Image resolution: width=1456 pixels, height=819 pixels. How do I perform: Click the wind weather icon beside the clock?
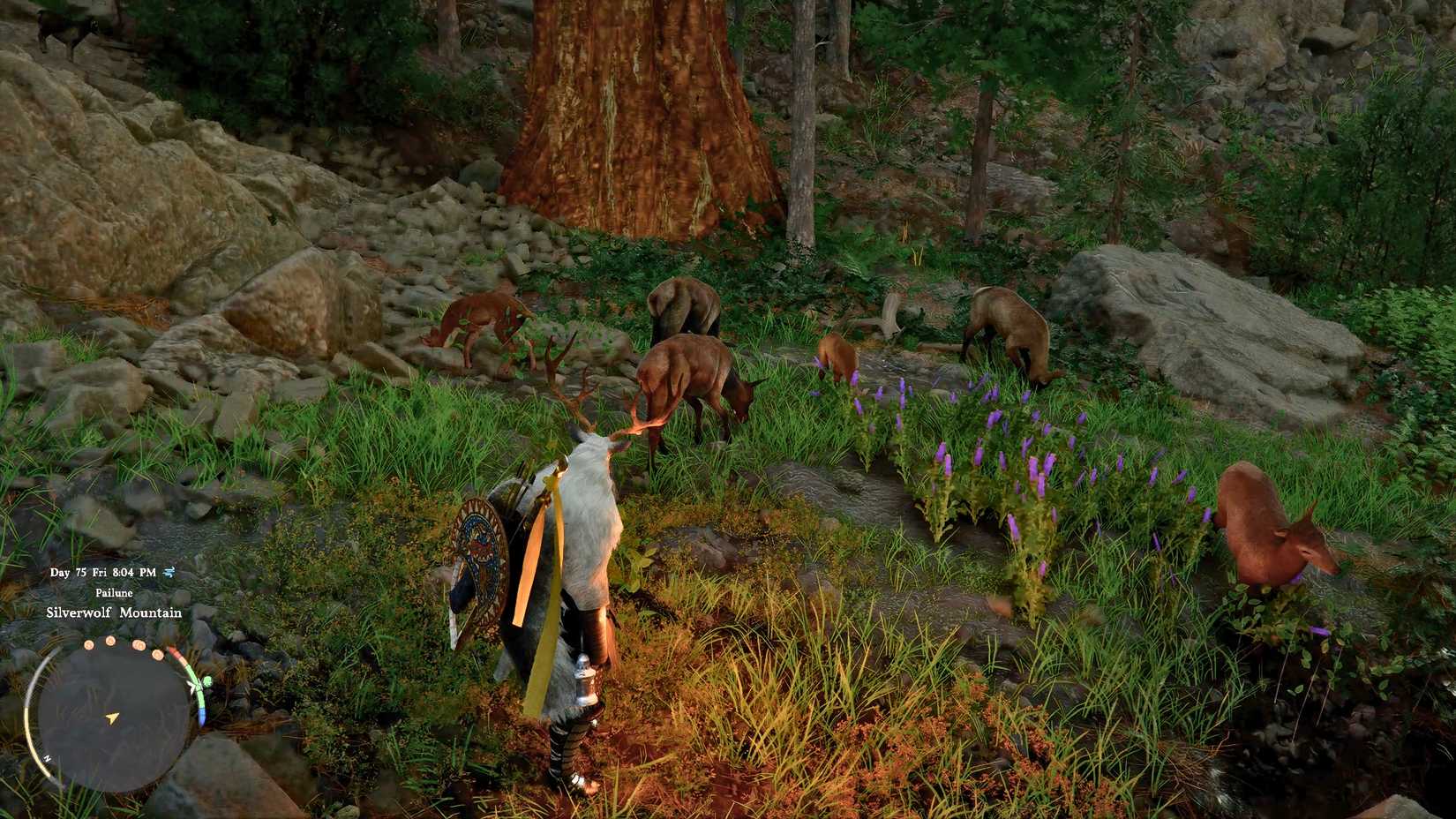click(x=169, y=572)
